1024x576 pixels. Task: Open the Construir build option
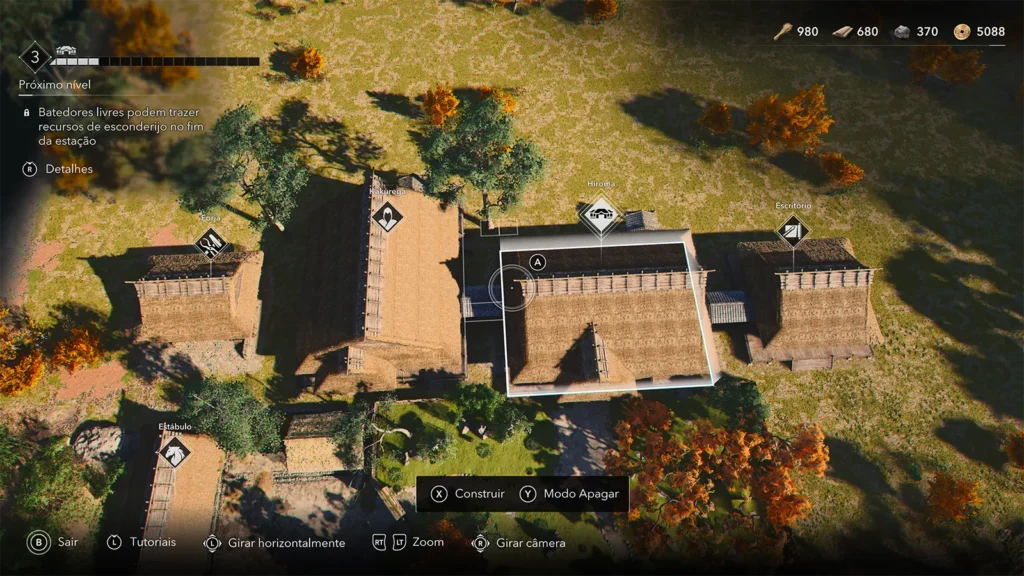467,494
